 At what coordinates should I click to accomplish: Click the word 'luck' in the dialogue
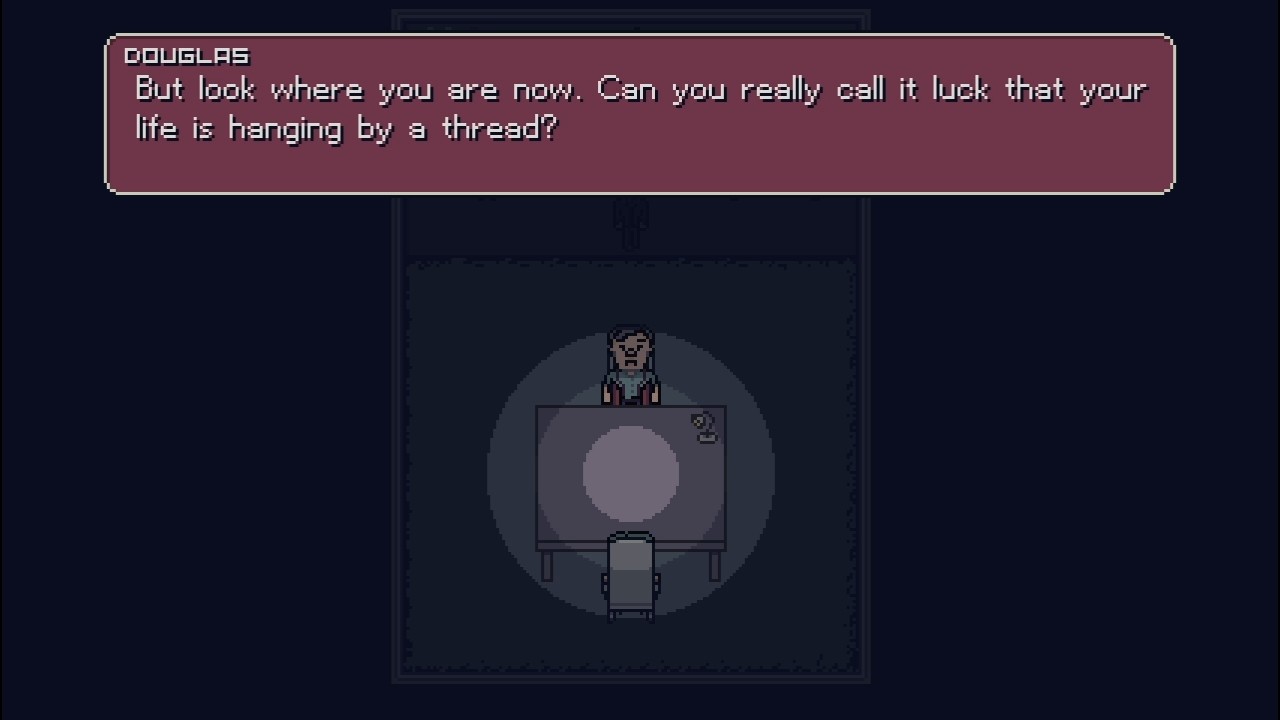tap(963, 89)
